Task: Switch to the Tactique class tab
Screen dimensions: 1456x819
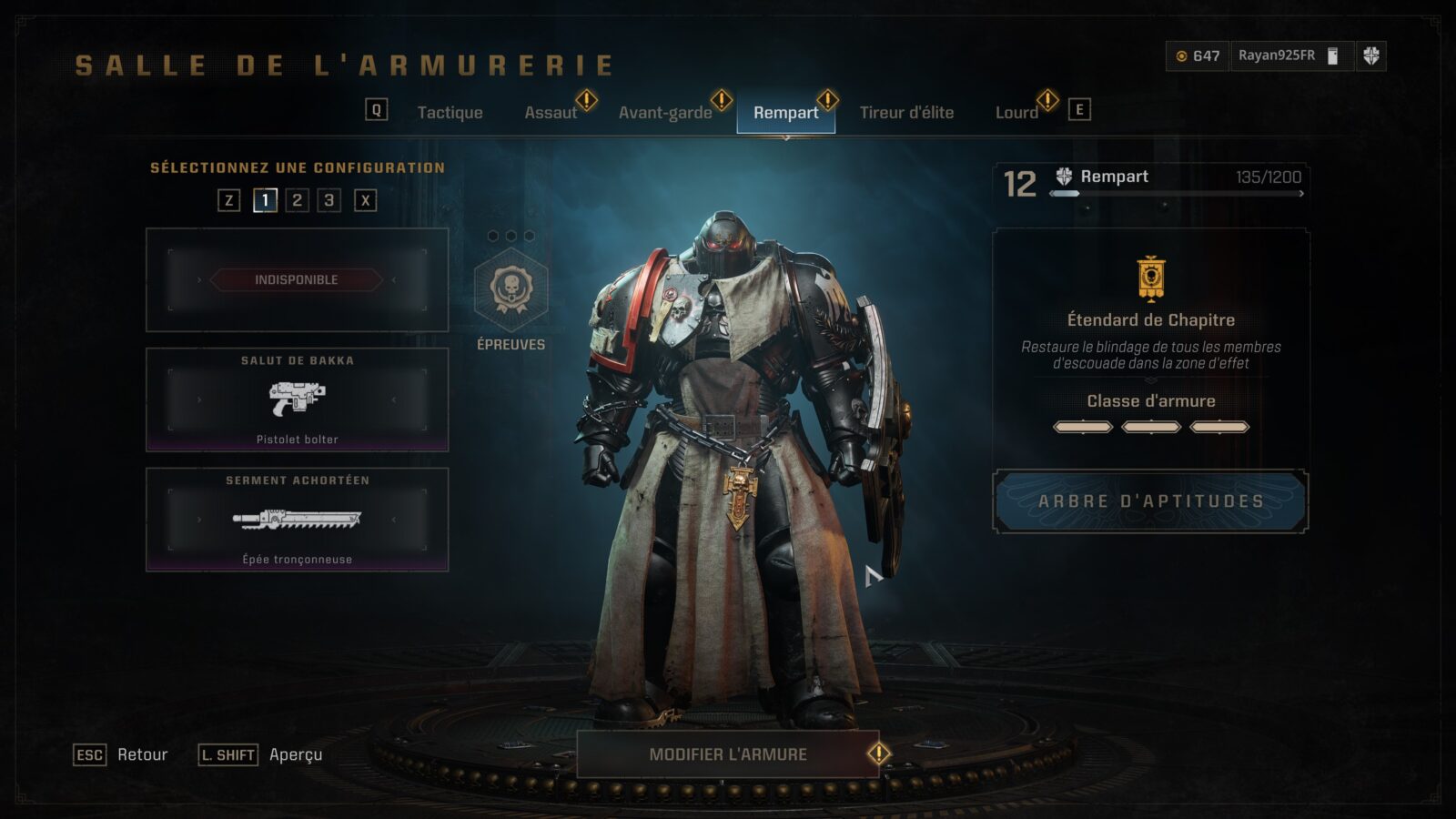Action: pyautogui.click(x=450, y=113)
